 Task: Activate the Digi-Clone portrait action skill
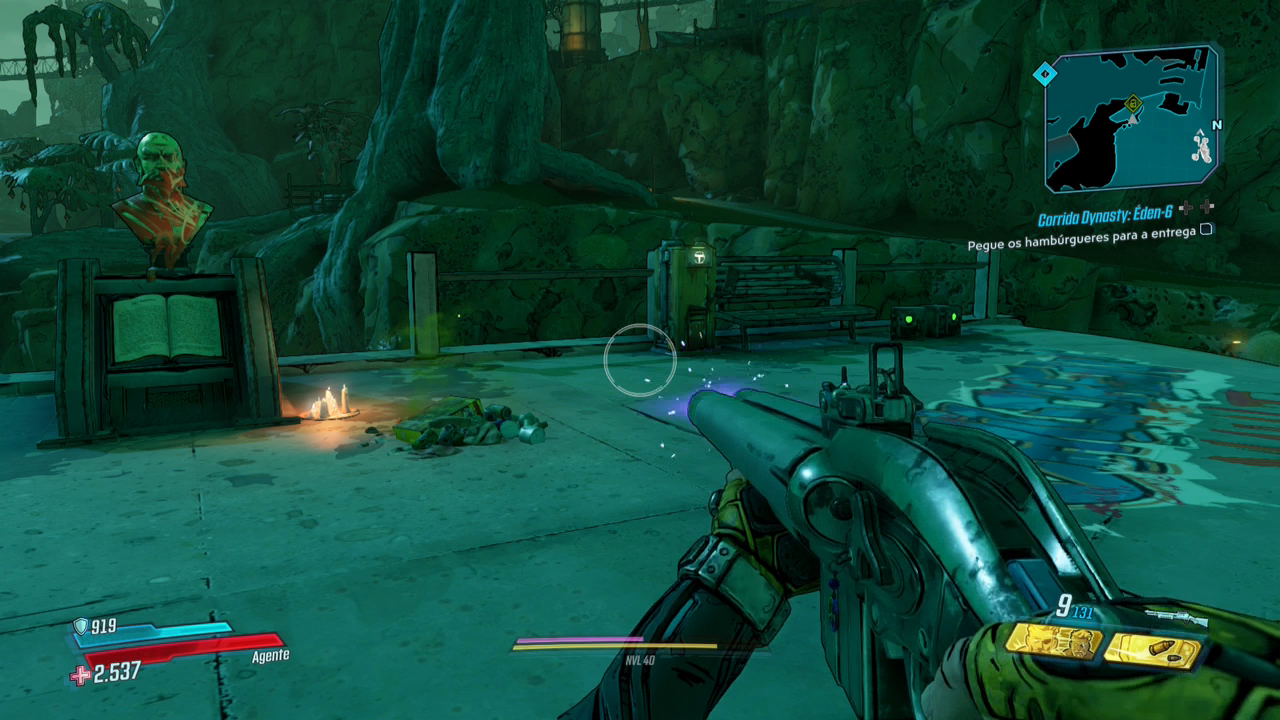1053,640
